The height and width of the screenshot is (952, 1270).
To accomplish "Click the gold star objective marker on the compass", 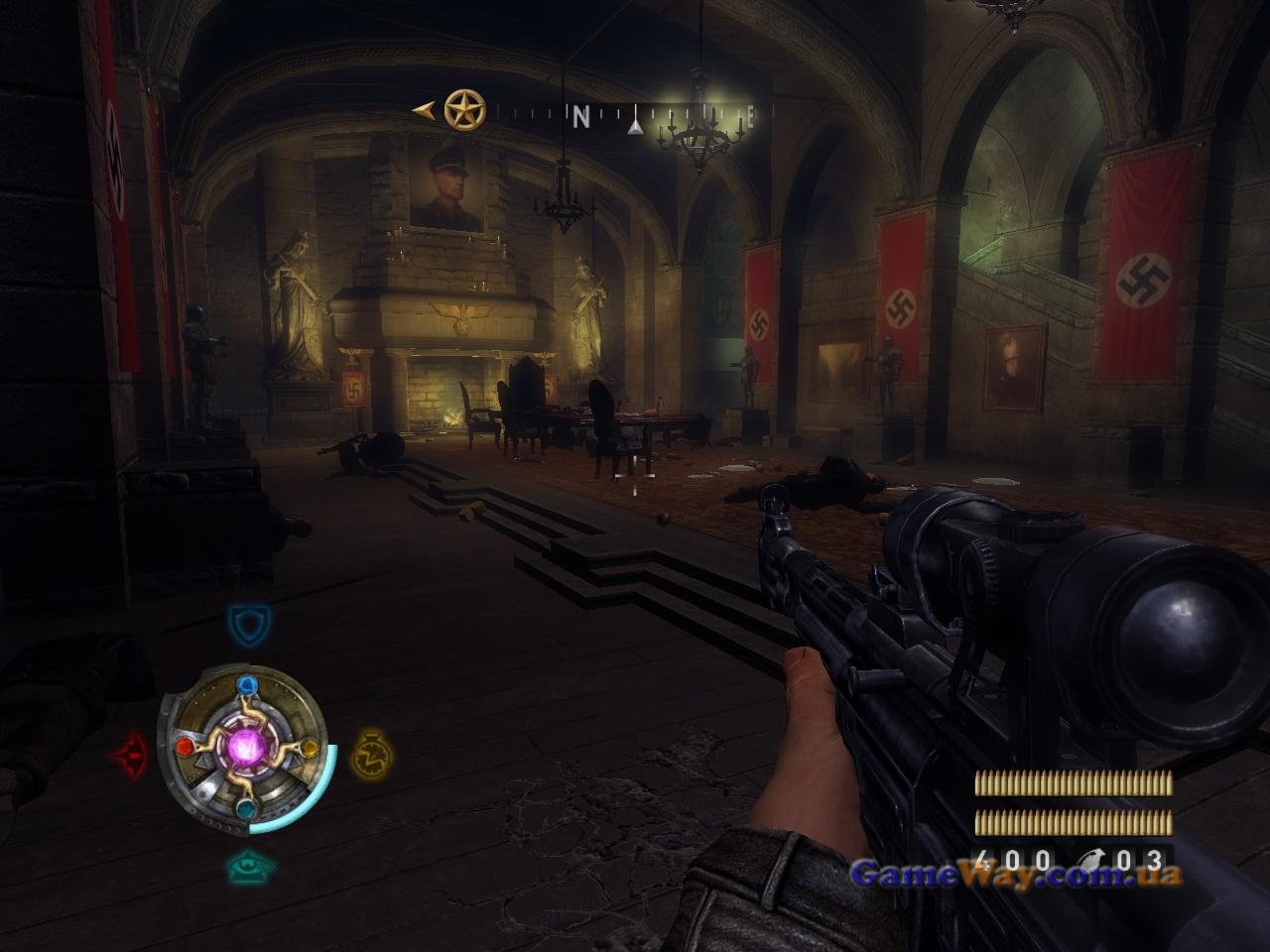I will 464,110.
